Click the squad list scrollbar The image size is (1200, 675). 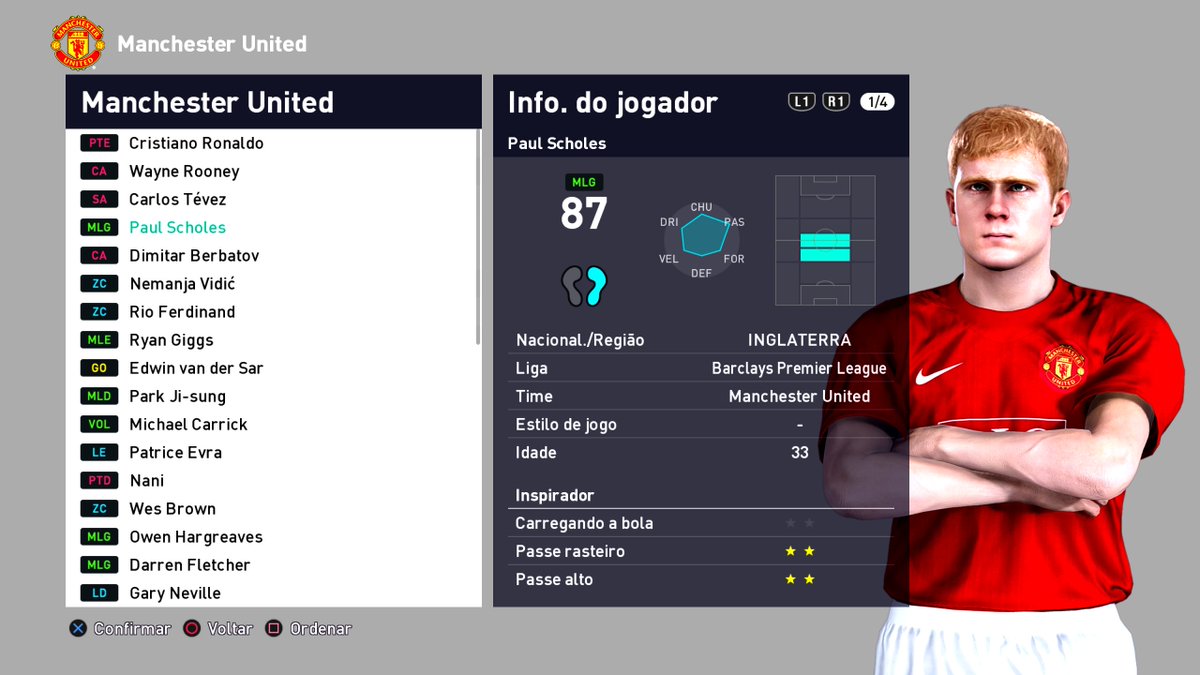[477, 240]
